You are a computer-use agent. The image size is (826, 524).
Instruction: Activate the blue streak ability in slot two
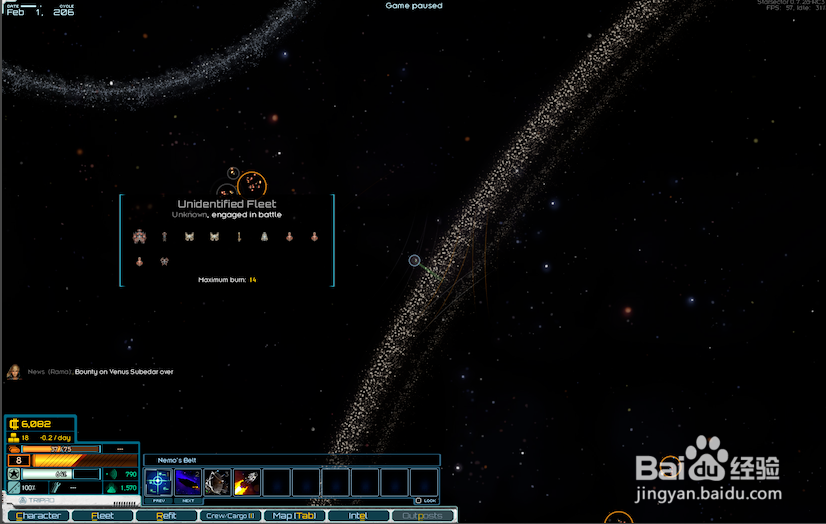(x=188, y=482)
